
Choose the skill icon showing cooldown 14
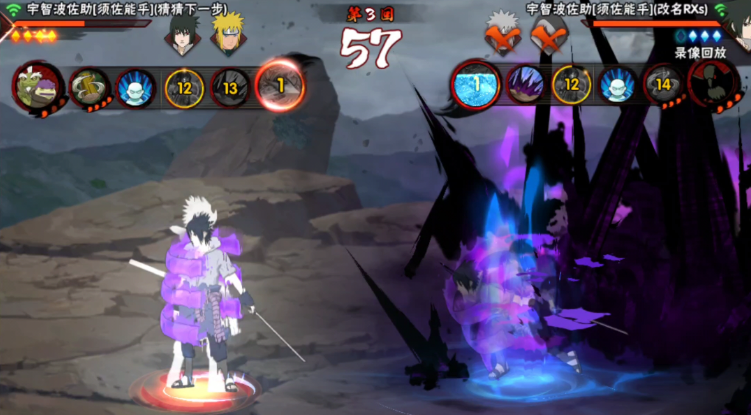(663, 85)
